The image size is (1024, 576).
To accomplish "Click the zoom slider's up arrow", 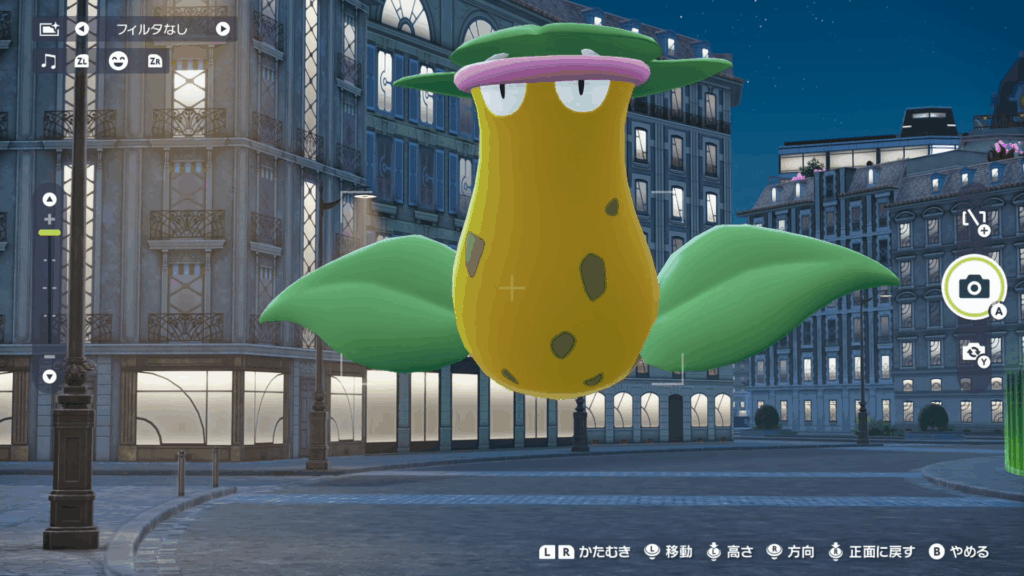I will click(49, 199).
